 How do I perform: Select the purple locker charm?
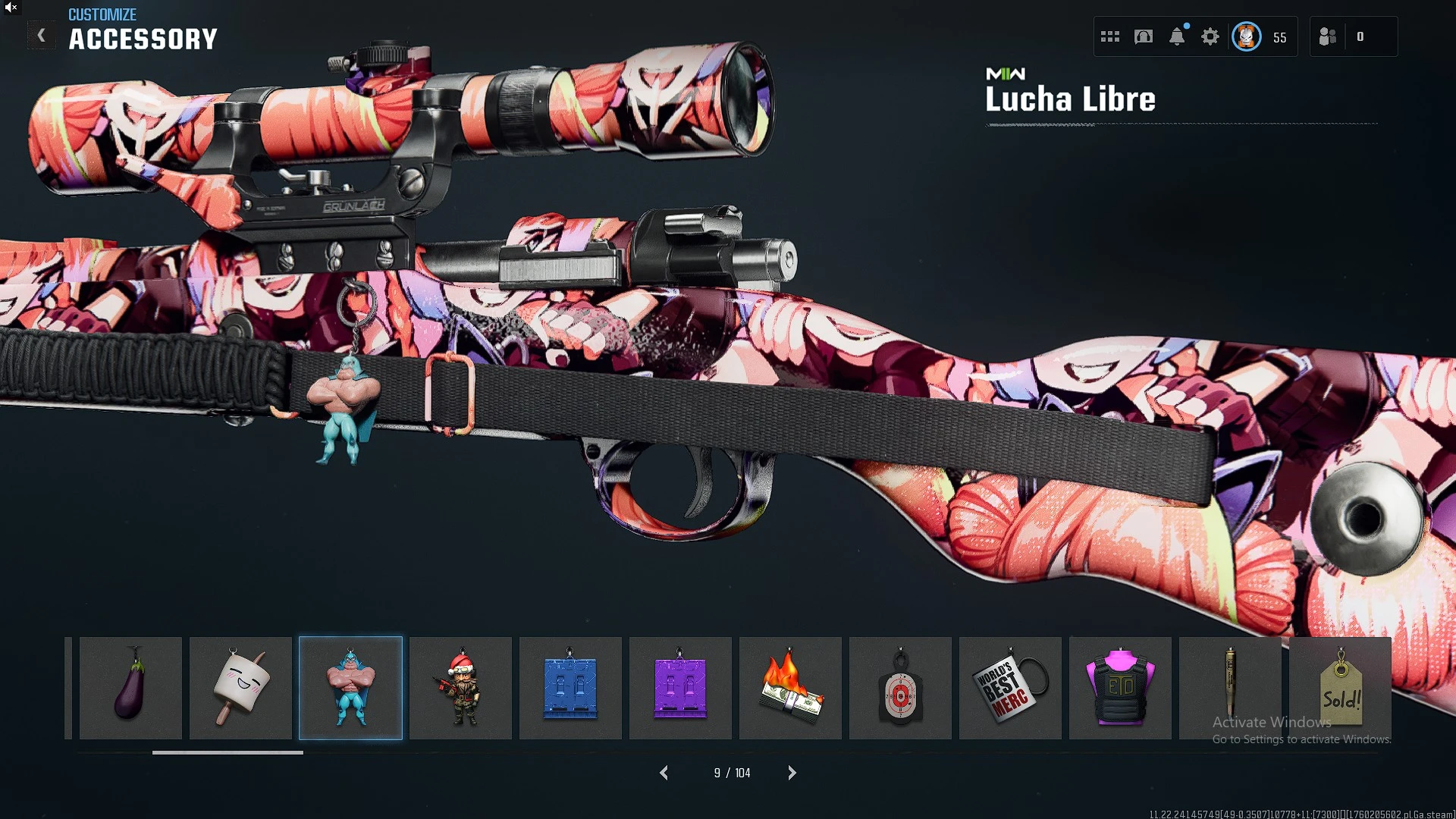680,688
